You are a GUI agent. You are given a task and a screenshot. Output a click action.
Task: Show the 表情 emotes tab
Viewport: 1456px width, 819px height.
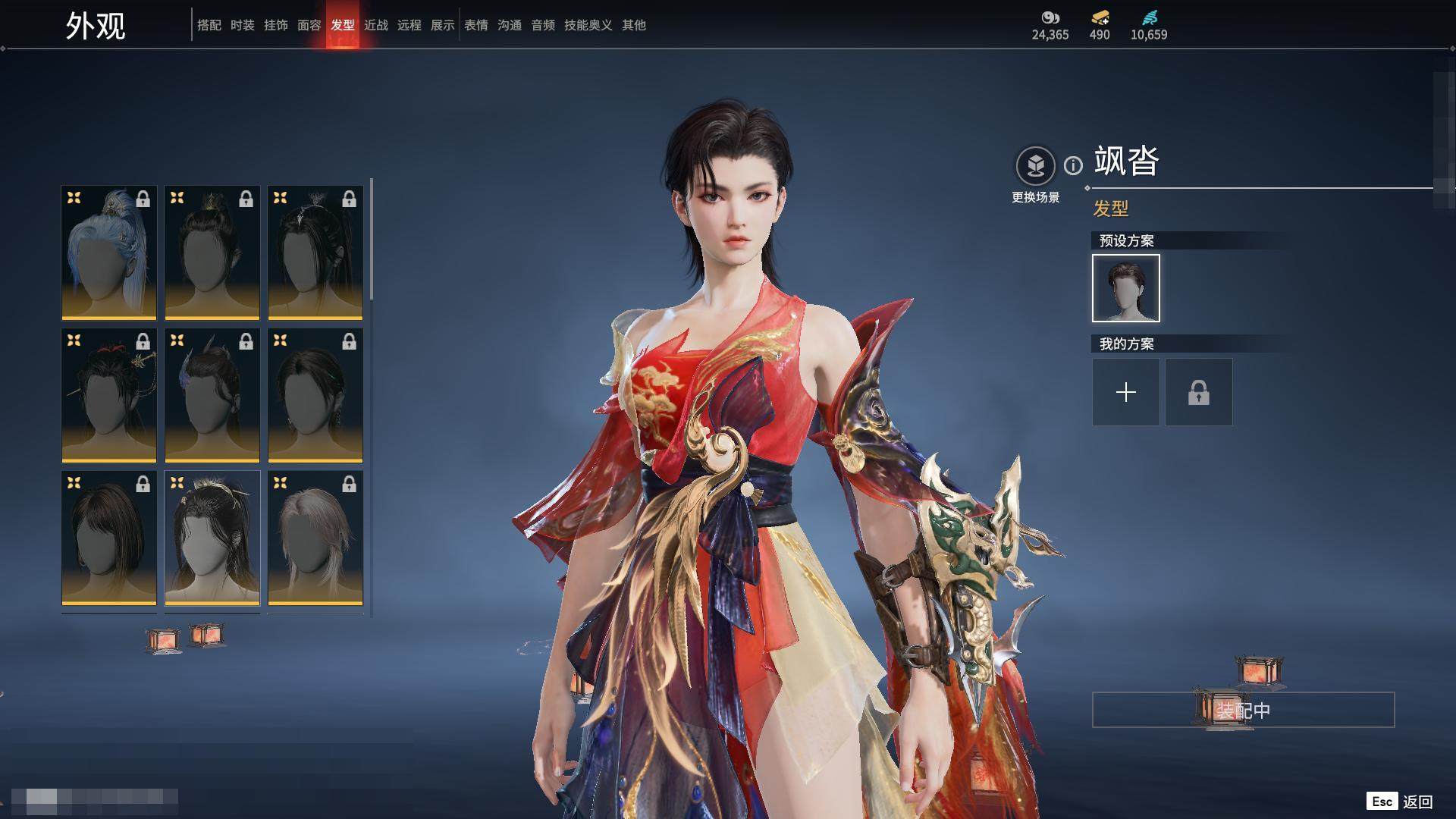point(475,25)
